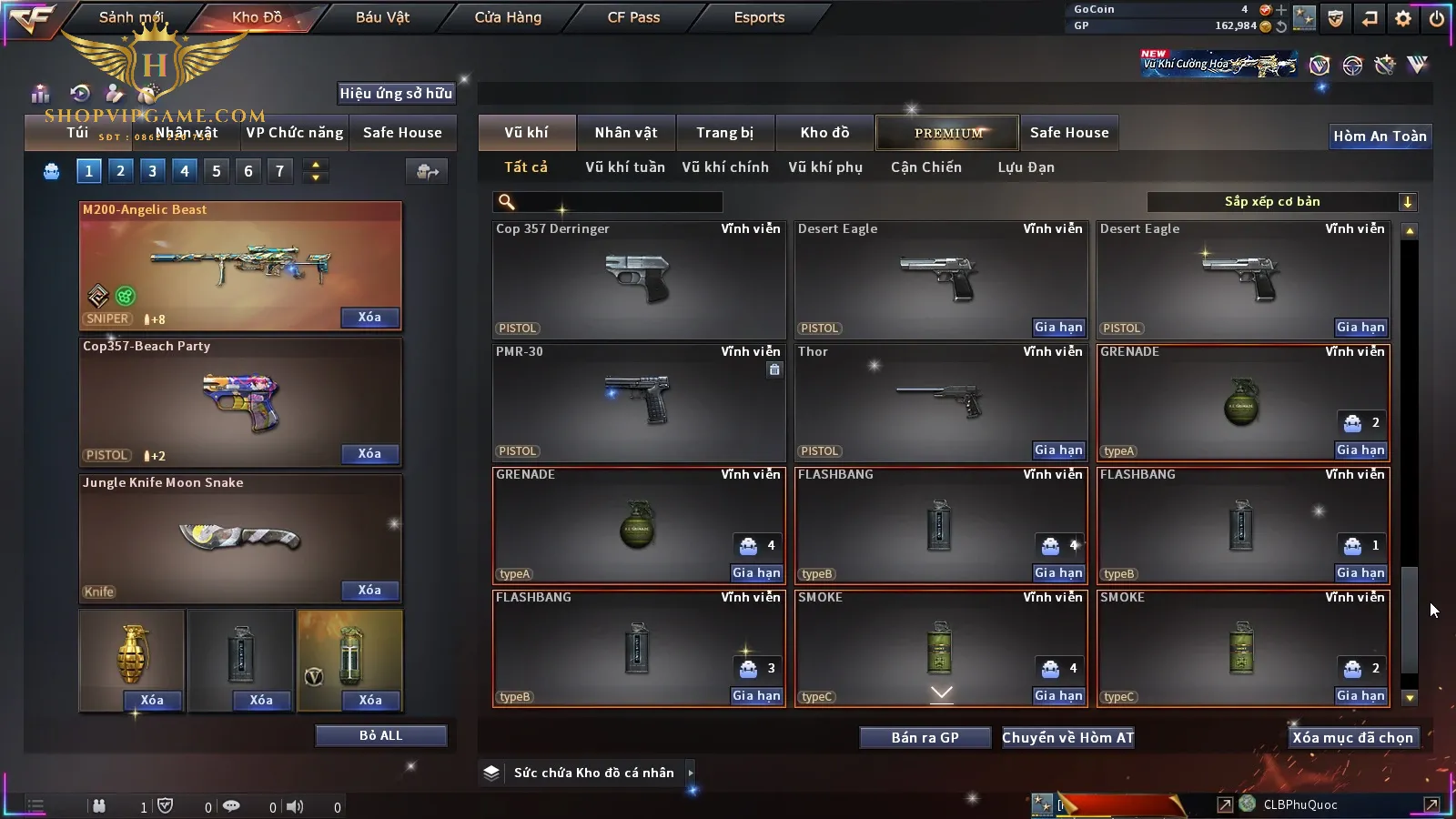Select the Cop 357 Derringer pistol

(x=638, y=279)
